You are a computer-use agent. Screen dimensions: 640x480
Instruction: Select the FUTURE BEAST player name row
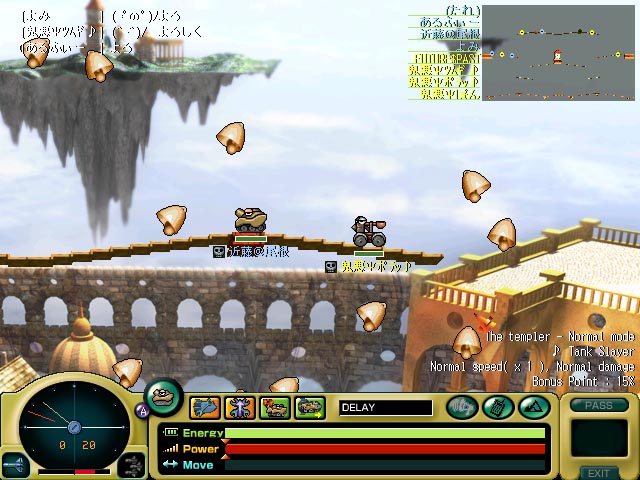pyautogui.click(x=445, y=58)
